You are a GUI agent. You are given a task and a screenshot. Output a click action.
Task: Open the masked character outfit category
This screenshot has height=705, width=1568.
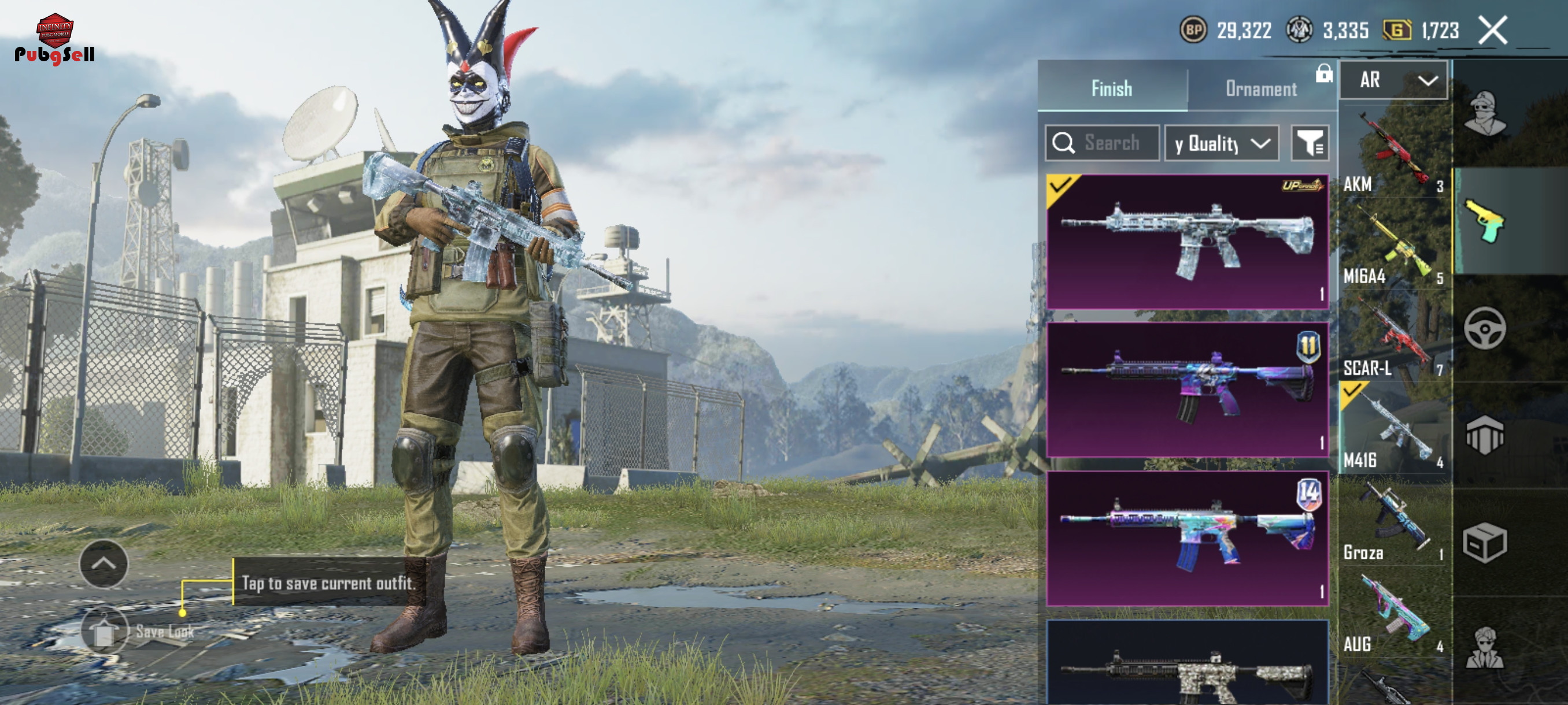1485,114
